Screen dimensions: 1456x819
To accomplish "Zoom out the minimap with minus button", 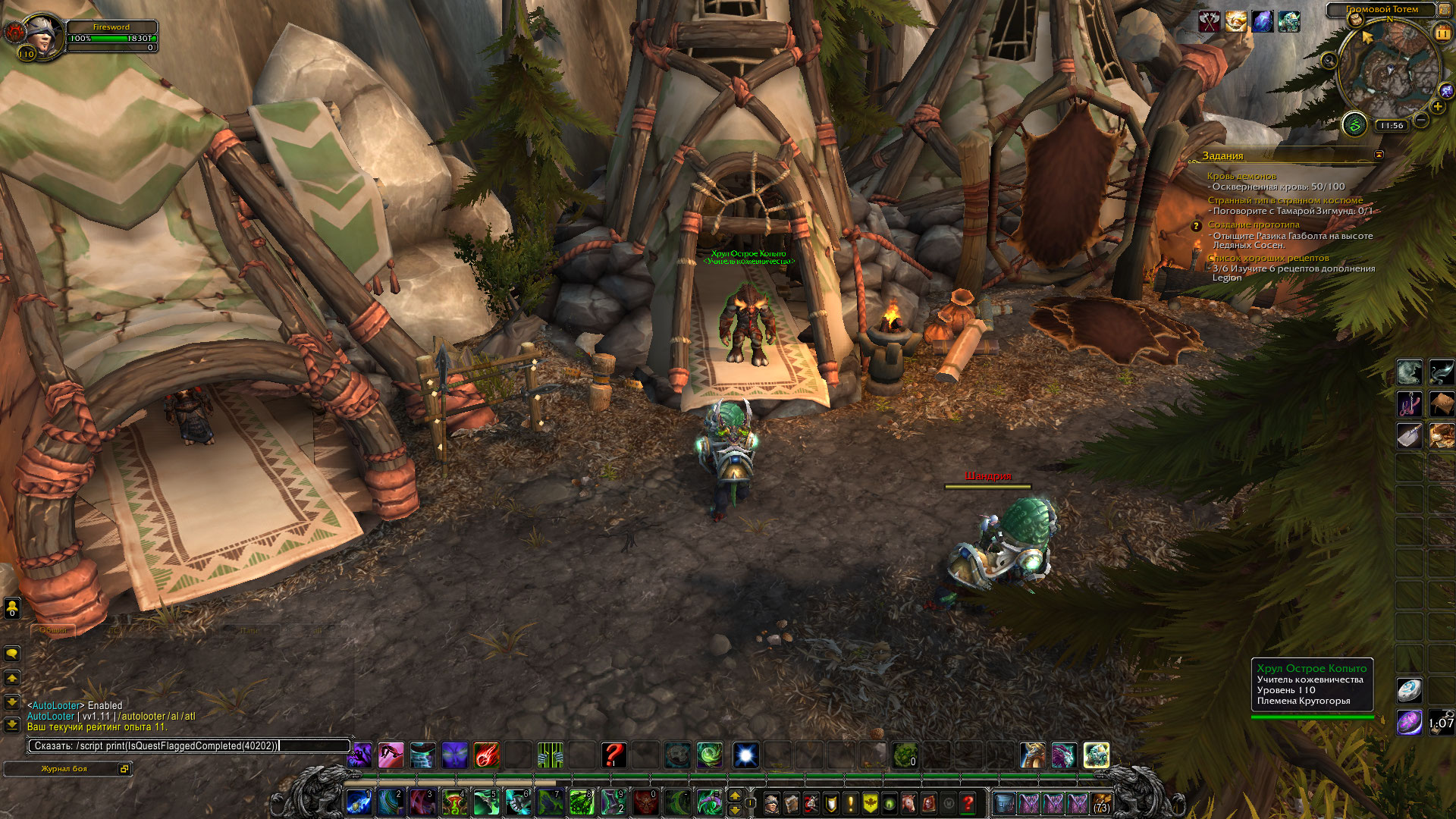I will tap(1421, 121).
